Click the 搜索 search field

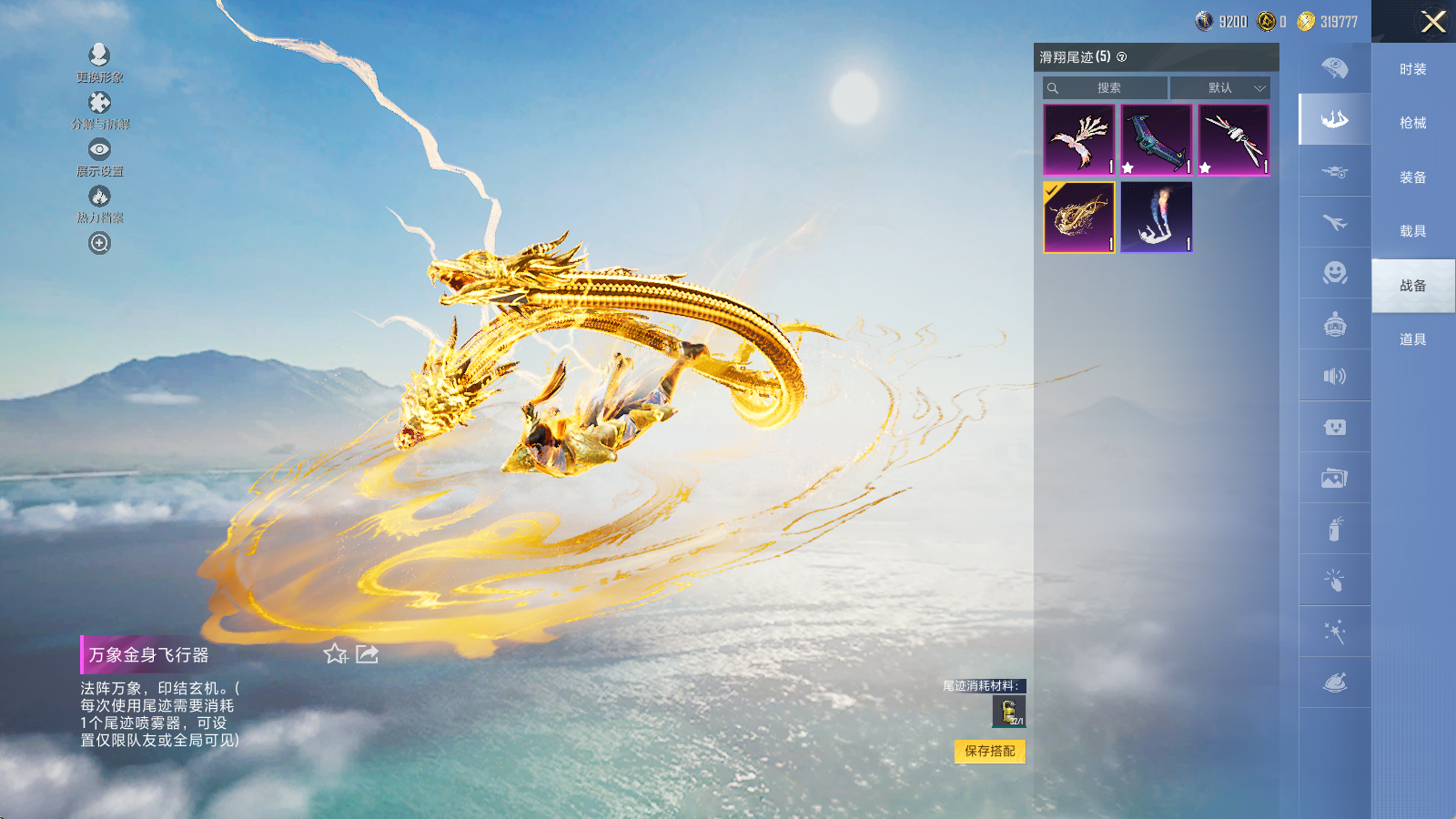(x=1106, y=88)
